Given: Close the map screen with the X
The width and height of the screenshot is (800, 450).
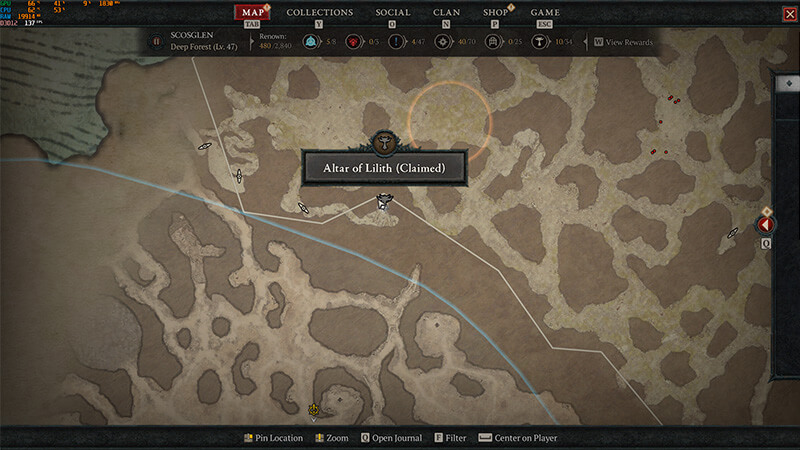Looking at the screenshot, I should point(789,13).
